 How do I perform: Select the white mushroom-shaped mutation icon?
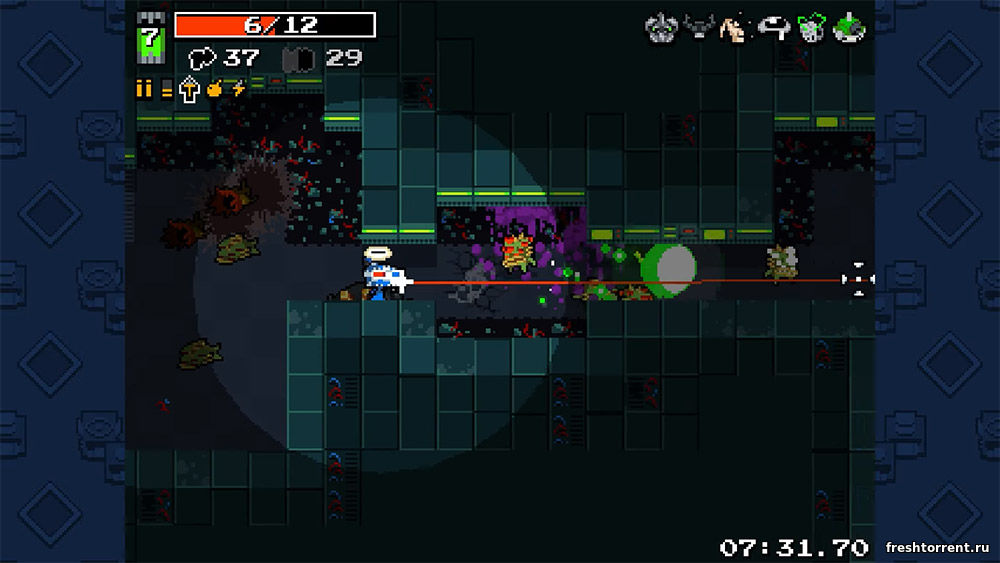(772, 30)
